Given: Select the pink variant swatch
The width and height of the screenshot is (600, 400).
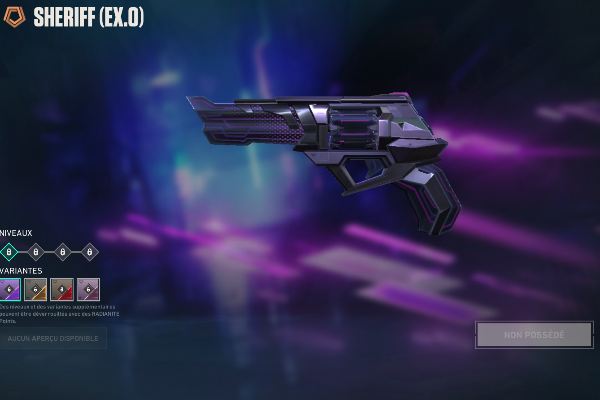Looking at the screenshot, I should [88, 290].
